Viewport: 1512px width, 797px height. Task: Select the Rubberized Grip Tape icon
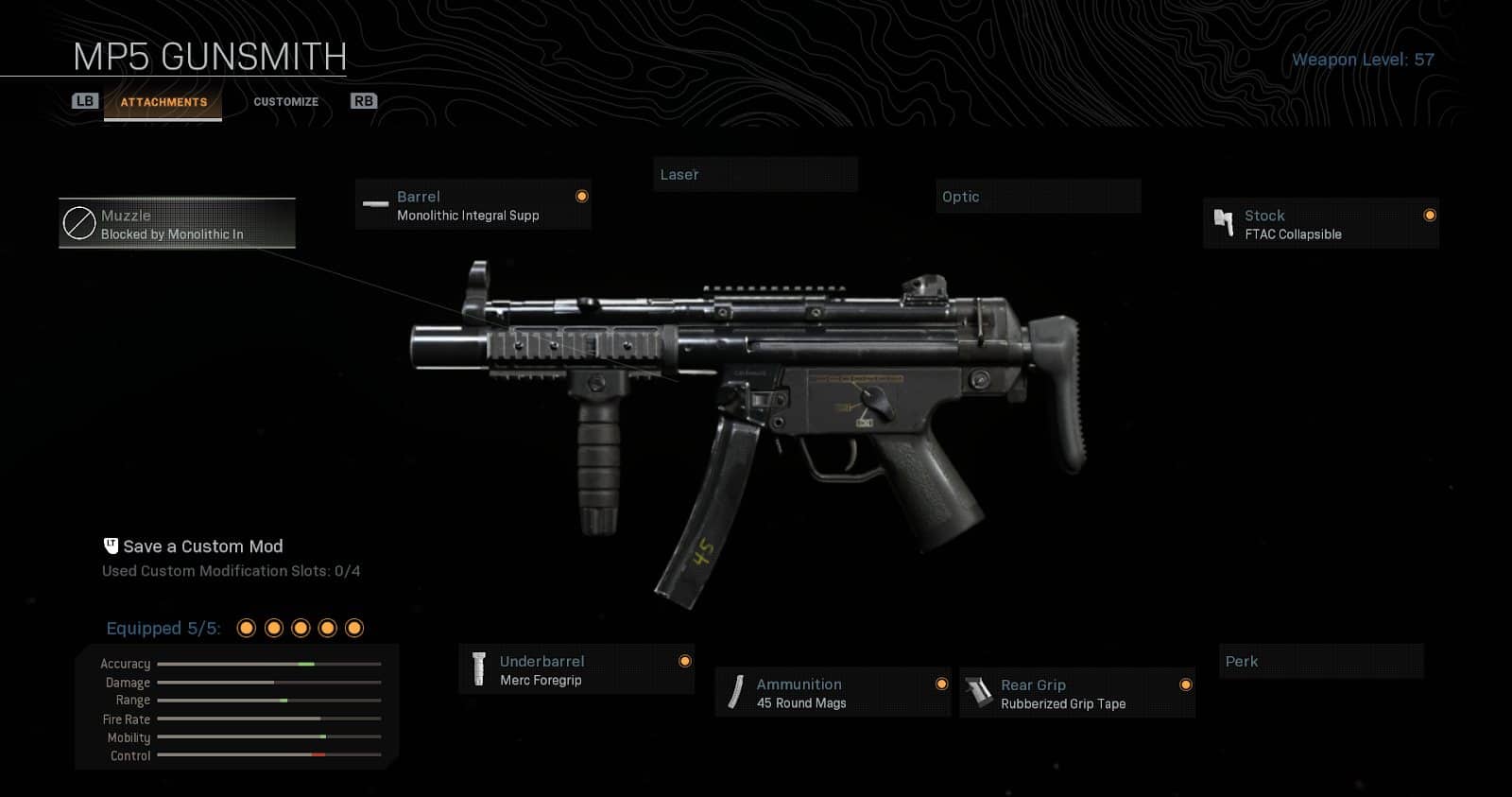click(x=978, y=692)
